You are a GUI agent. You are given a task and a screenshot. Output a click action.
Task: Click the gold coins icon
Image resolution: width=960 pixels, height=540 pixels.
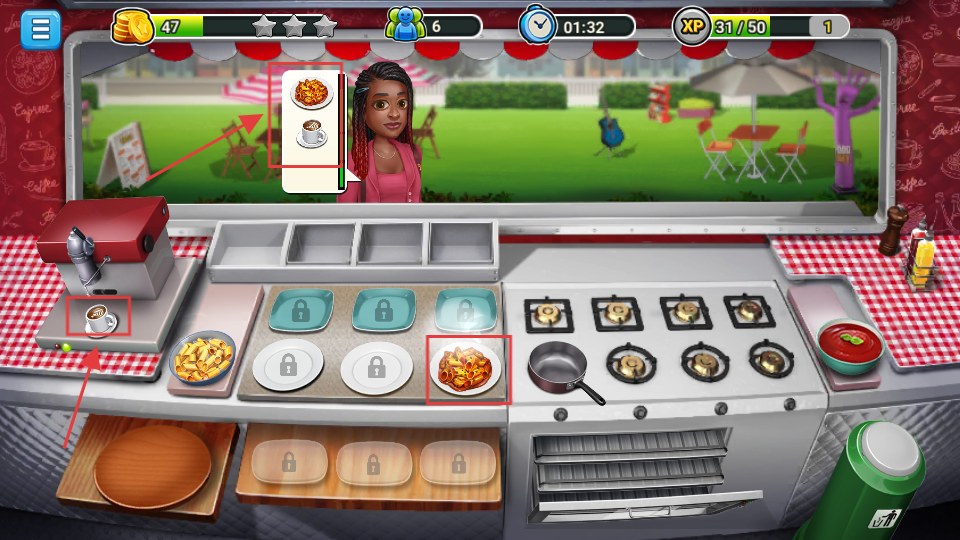pyautogui.click(x=131, y=26)
